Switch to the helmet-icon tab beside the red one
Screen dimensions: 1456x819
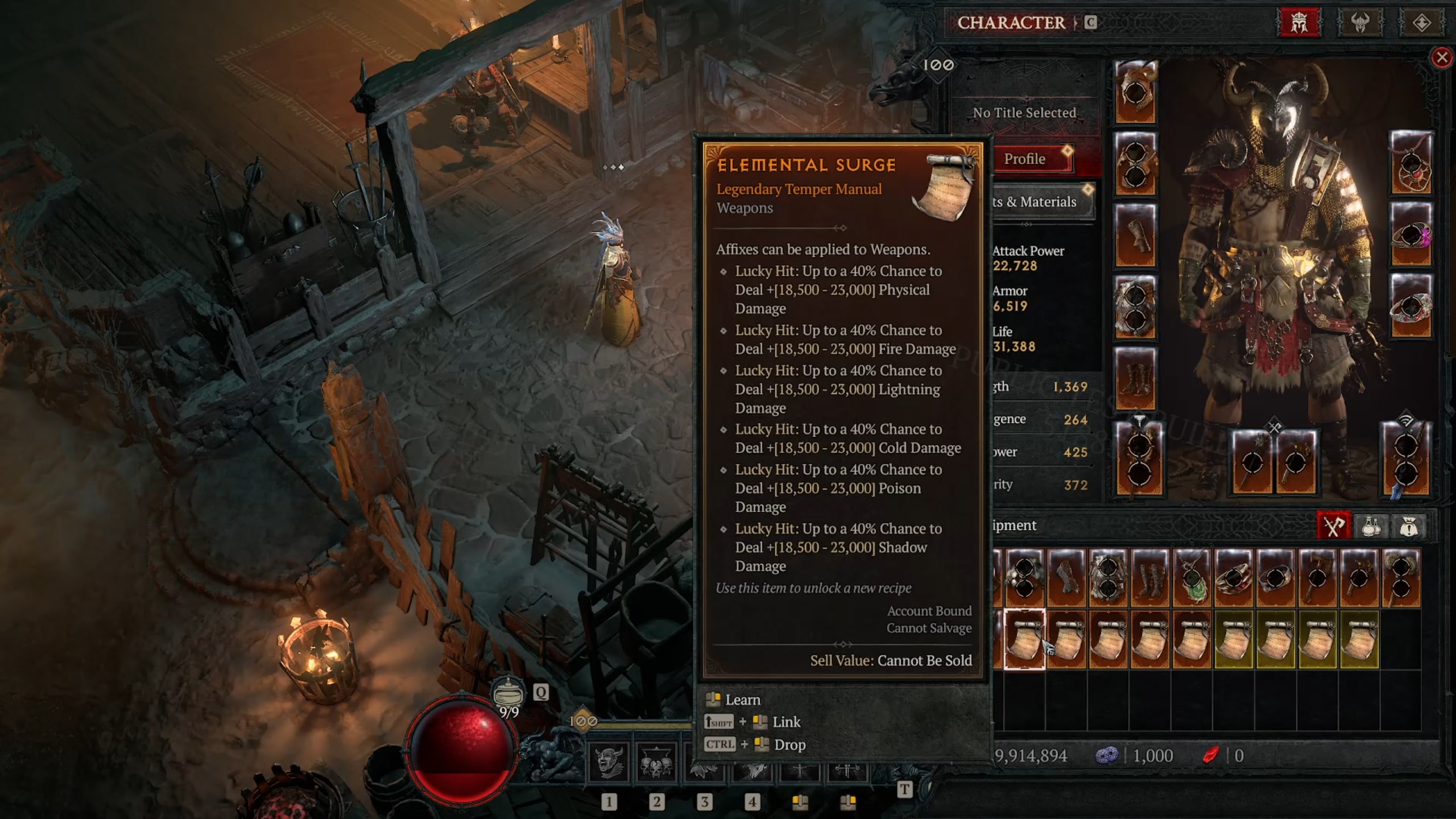coord(1360,23)
